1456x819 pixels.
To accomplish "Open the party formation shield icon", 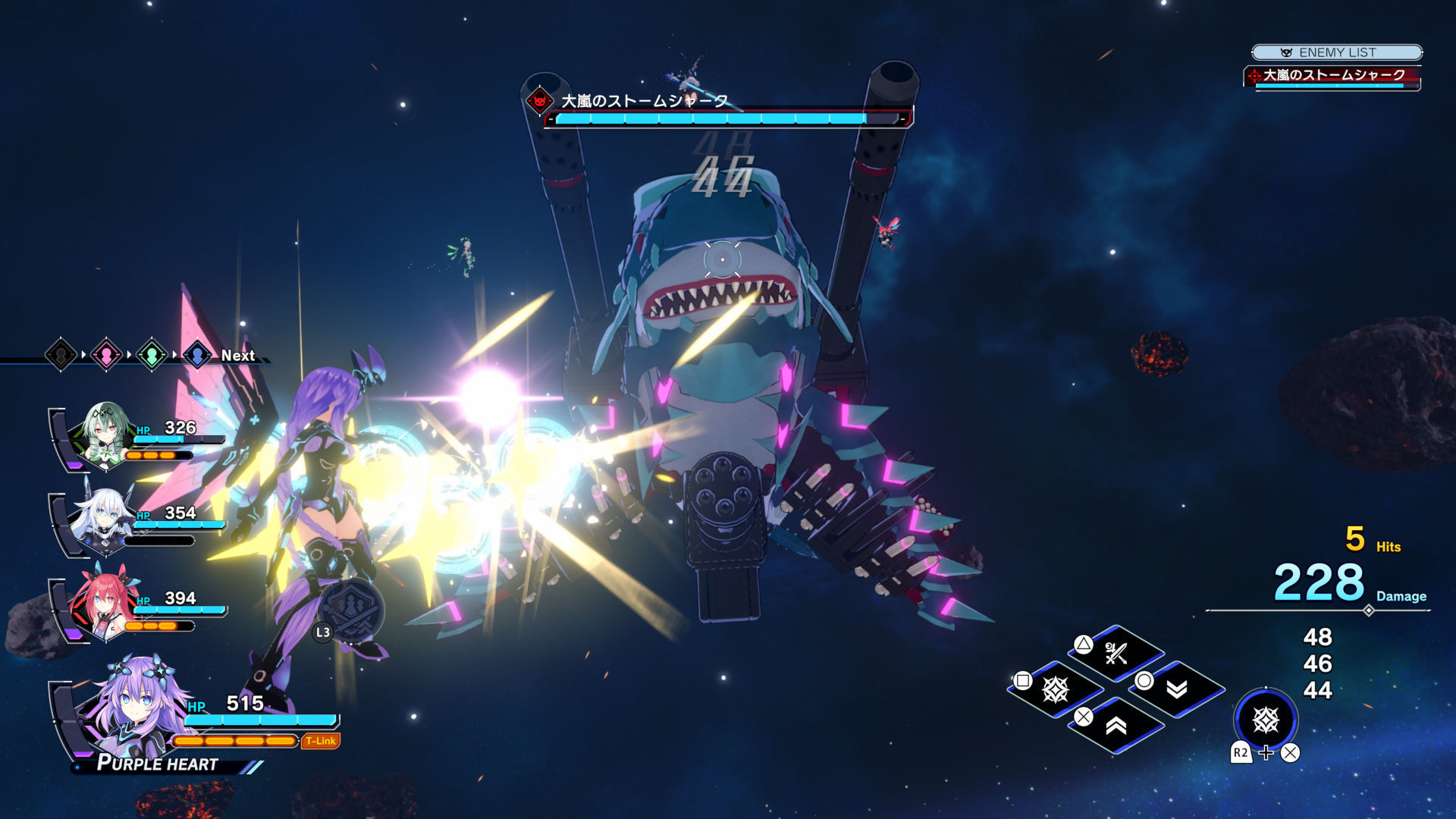I will click(x=351, y=610).
